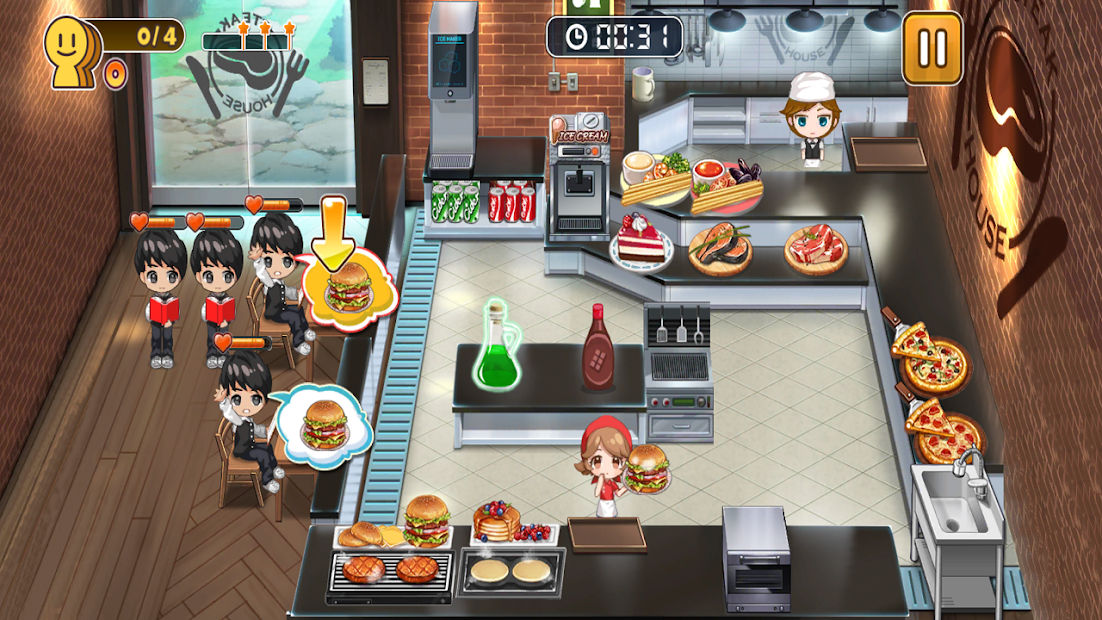Choose the red ketchup sauce bottle
The width and height of the screenshot is (1102, 620).
pyautogui.click(x=598, y=349)
